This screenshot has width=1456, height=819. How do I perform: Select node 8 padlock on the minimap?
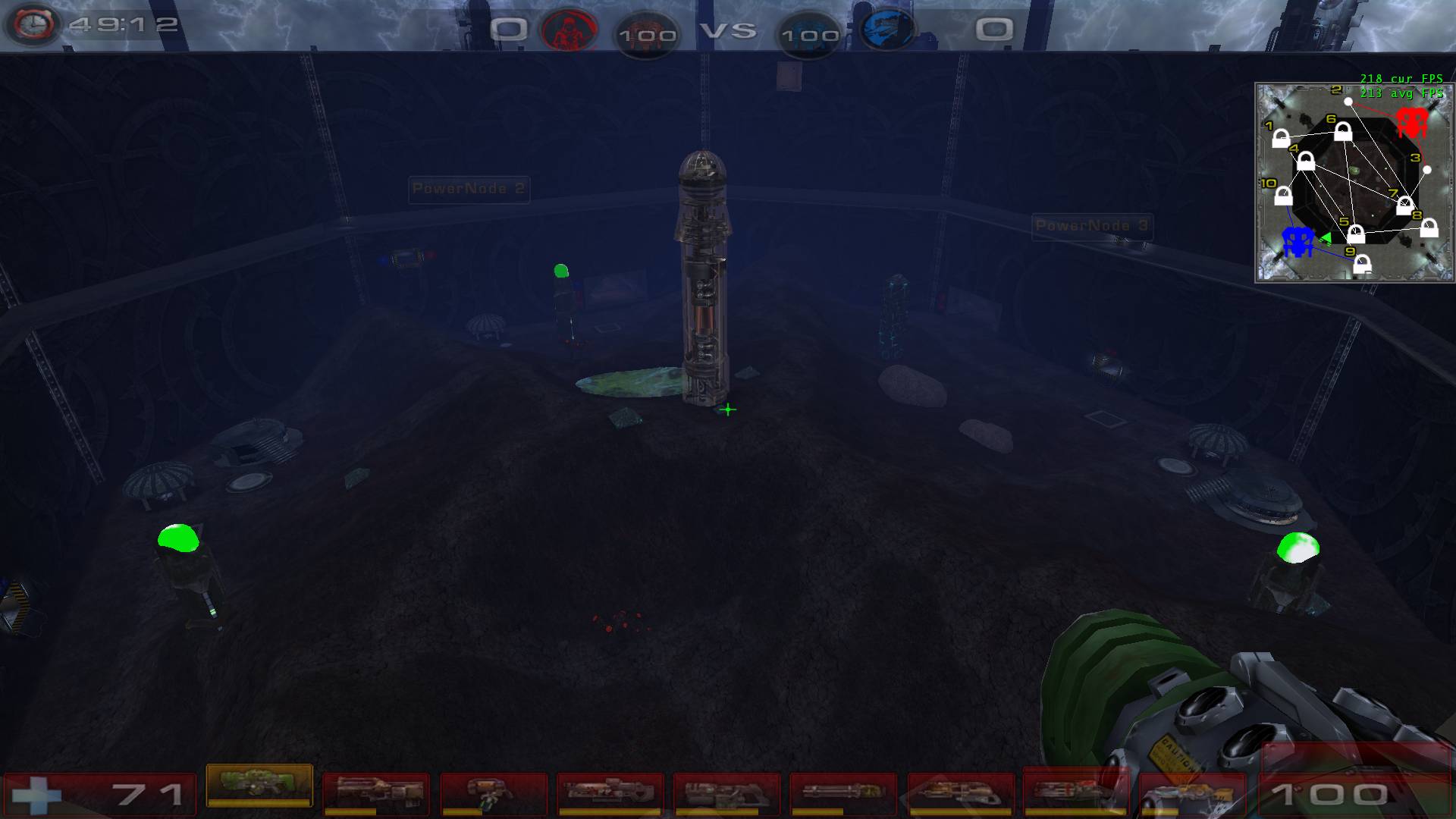pos(1429,227)
